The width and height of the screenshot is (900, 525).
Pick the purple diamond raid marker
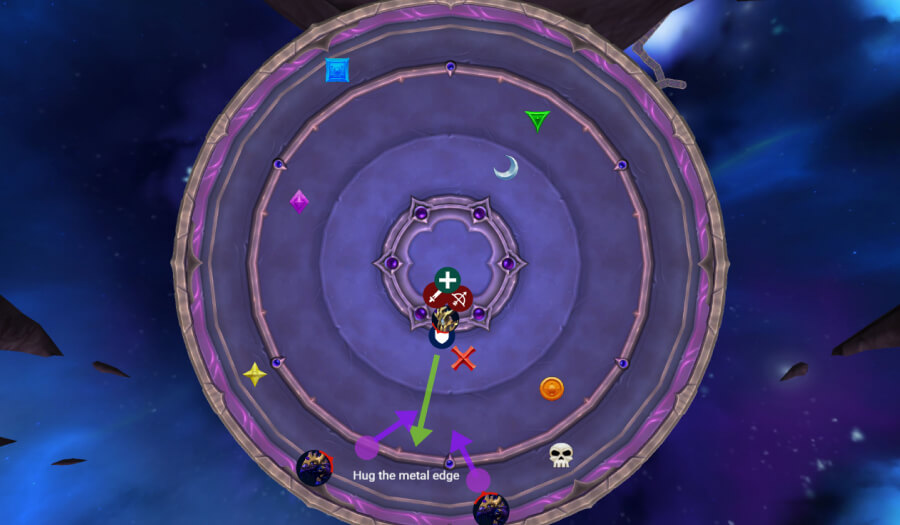(299, 202)
